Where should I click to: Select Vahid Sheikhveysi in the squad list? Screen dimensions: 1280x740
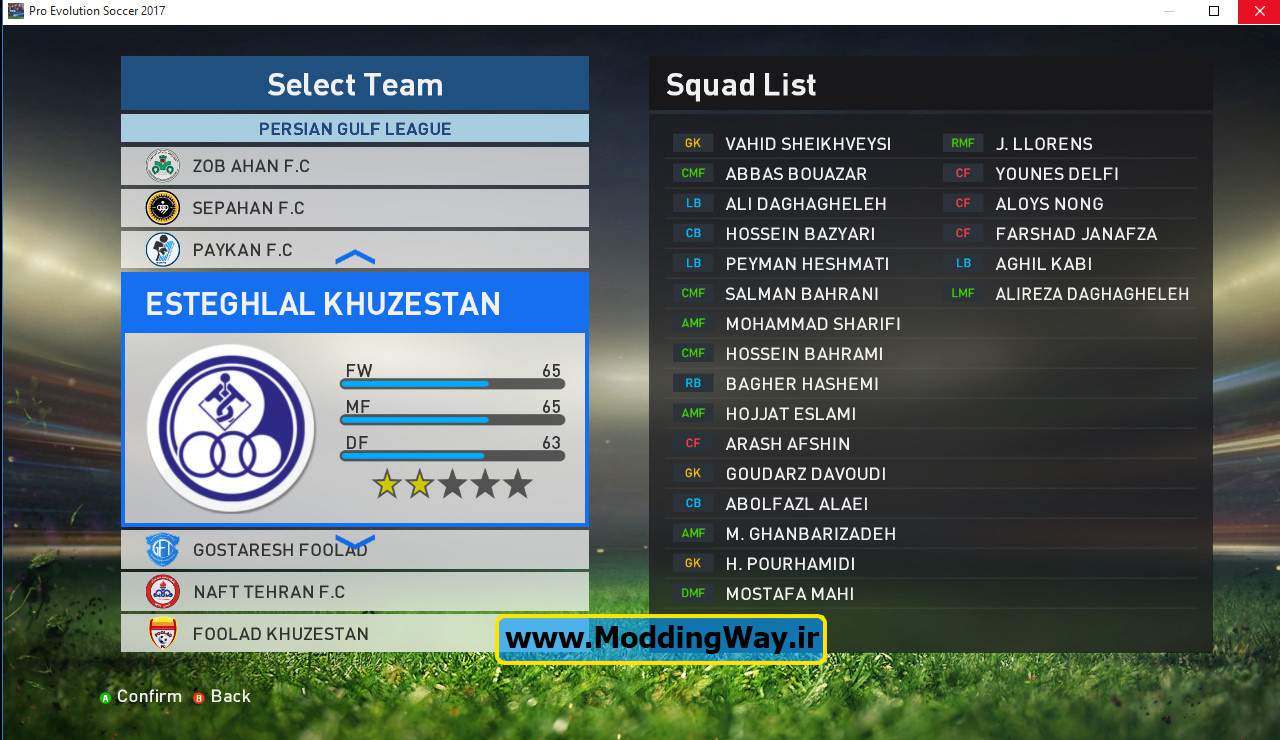tap(807, 144)
